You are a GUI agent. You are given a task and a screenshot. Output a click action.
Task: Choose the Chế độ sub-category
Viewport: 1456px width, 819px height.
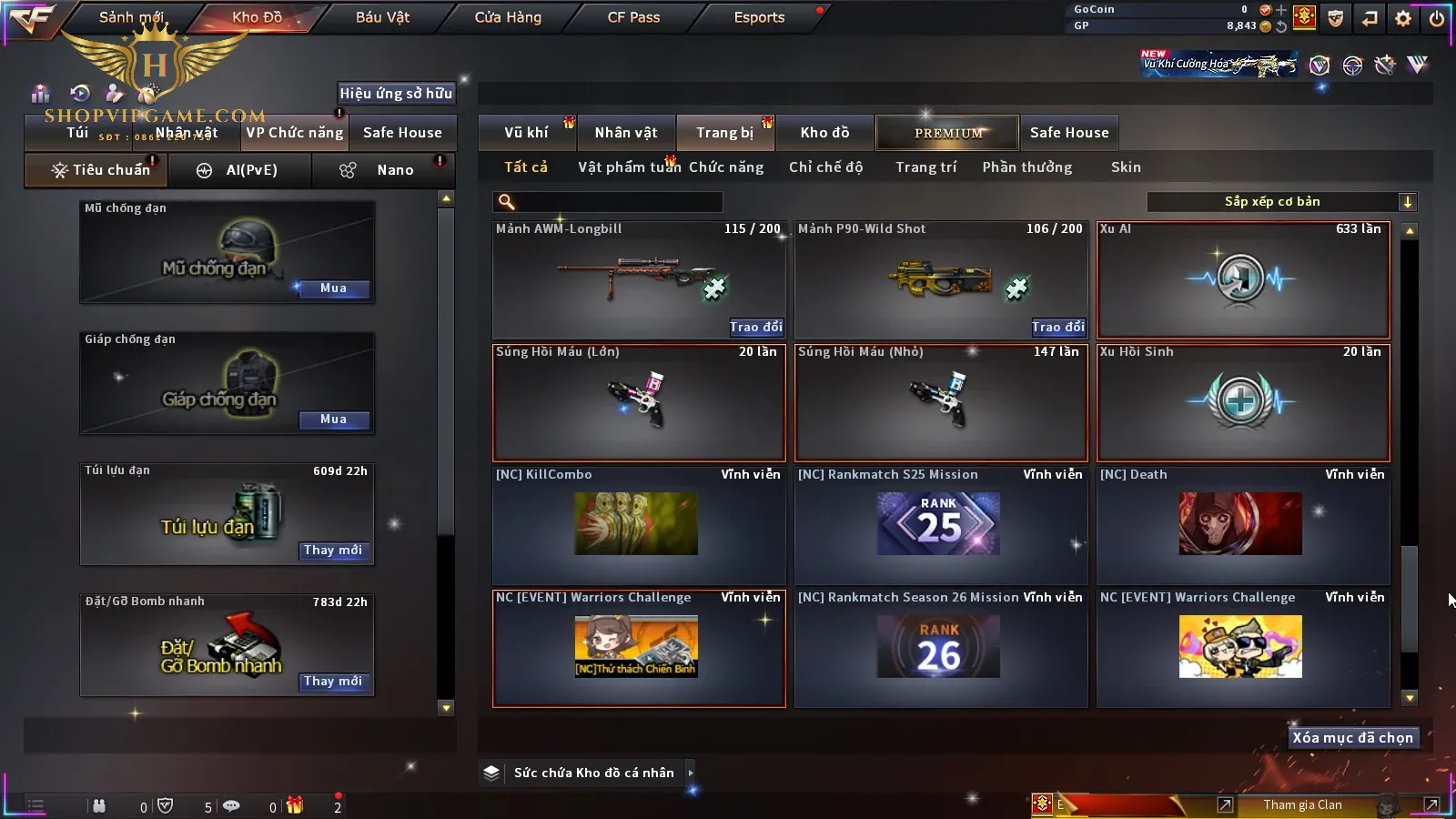pos(825,167)
